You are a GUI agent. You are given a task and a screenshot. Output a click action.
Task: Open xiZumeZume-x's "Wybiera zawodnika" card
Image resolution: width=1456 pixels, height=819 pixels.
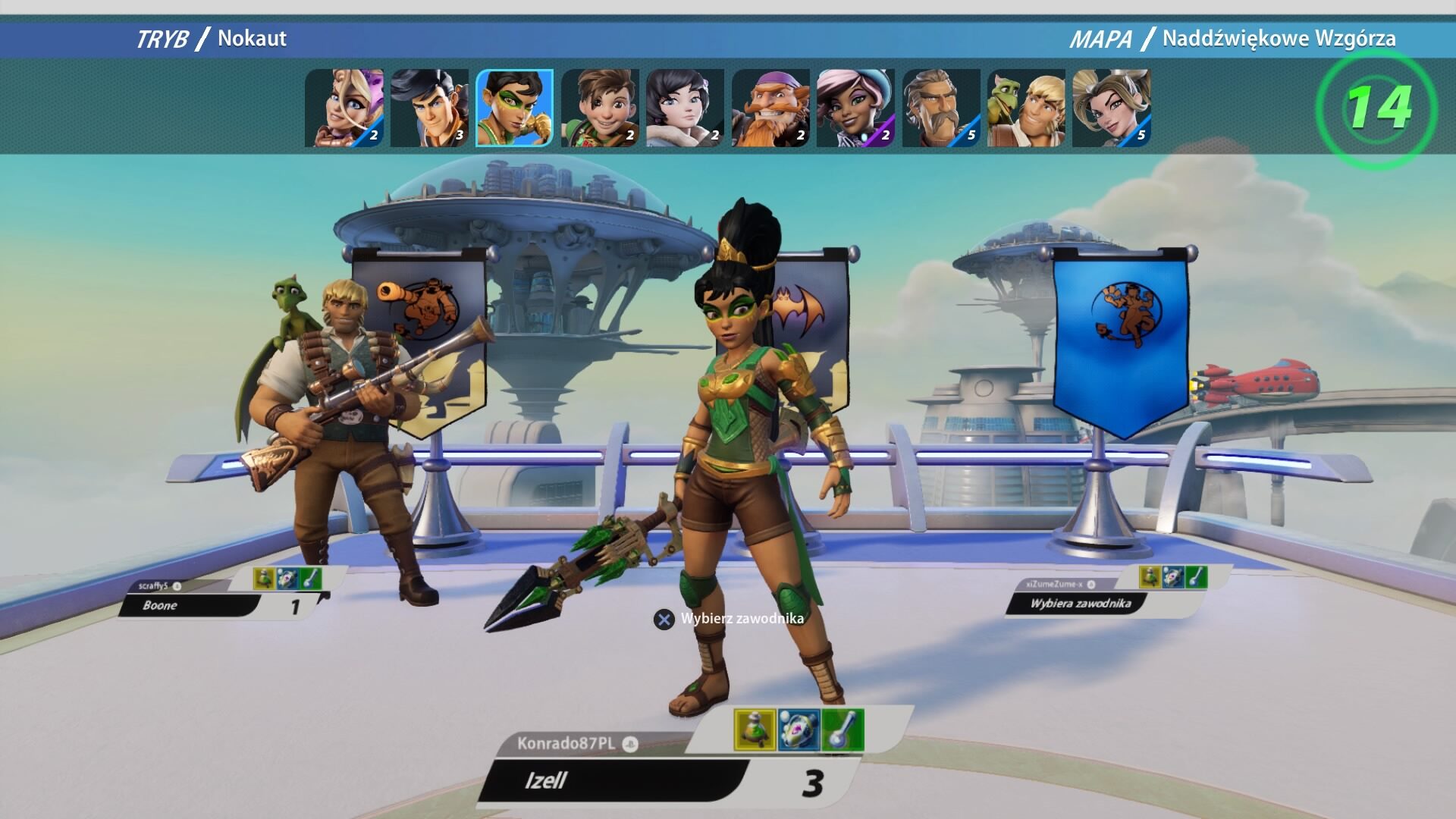1080,604
